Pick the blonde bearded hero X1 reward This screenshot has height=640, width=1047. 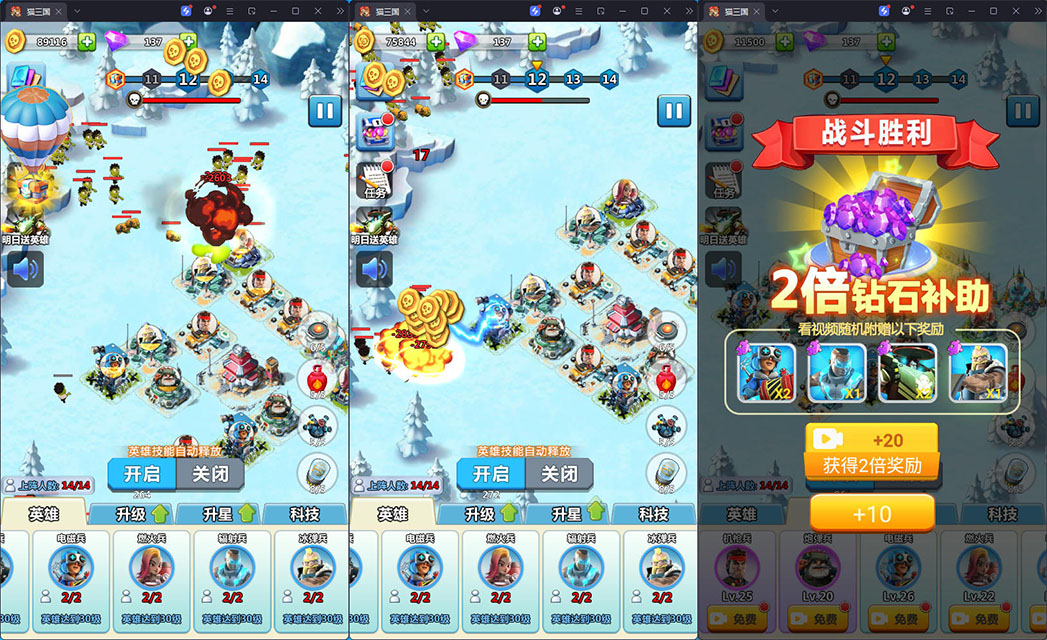click(977, 373)
